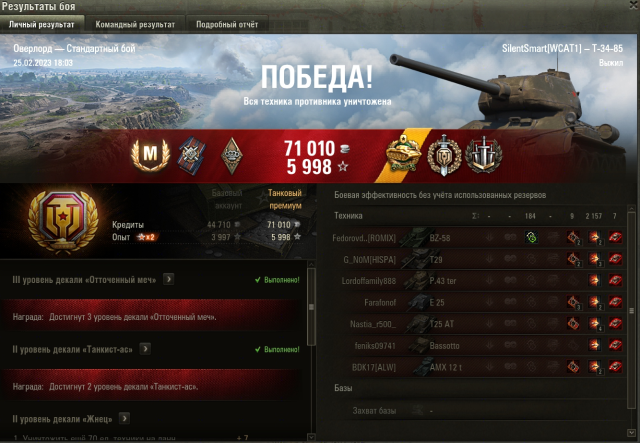Viewport: 640px width, 443px height.
Task: Expand the «Жнец» decal mission arrow
Action: click(123, 417)
